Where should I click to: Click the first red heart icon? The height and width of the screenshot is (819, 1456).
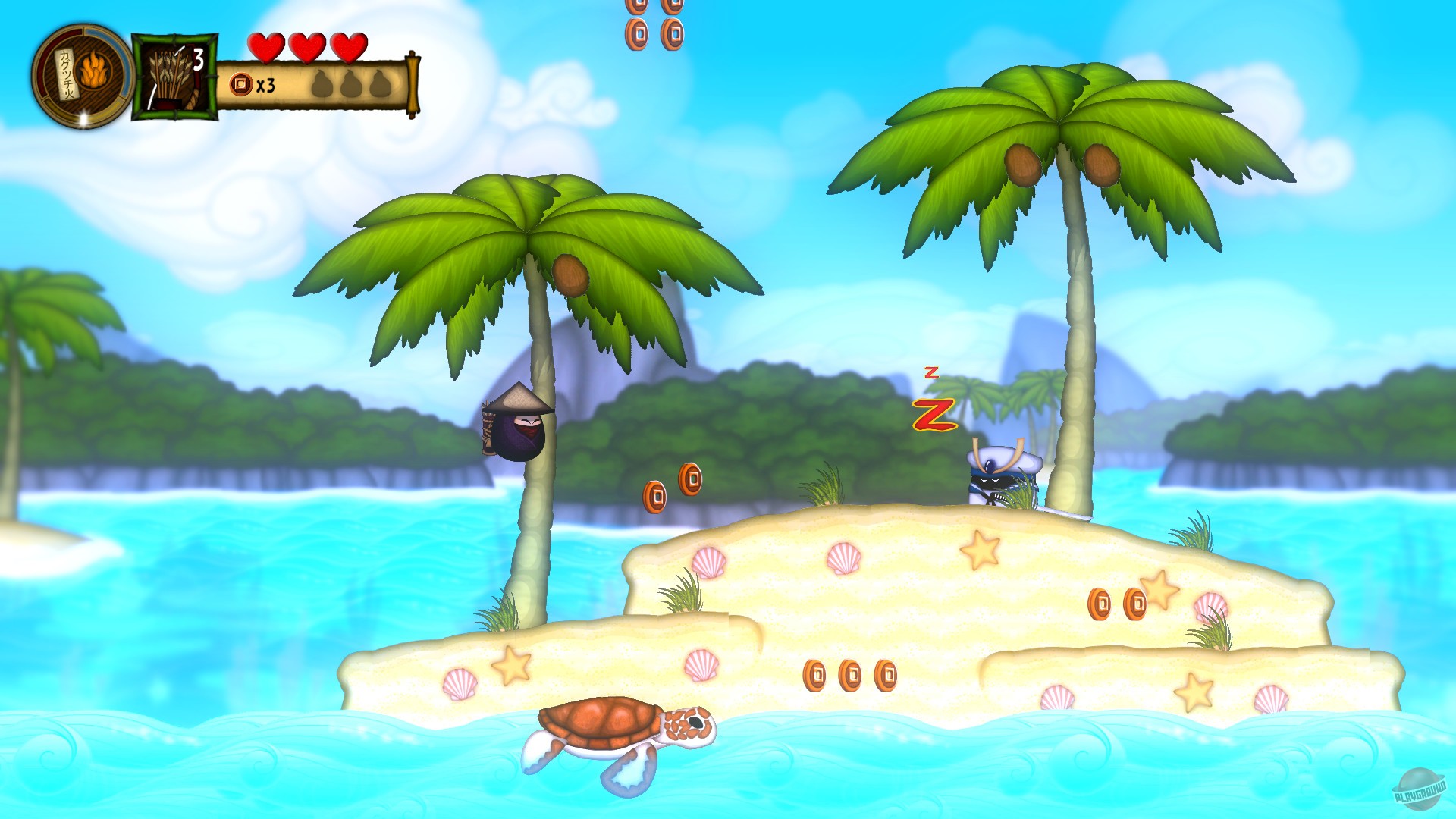[x=265, y=47]
